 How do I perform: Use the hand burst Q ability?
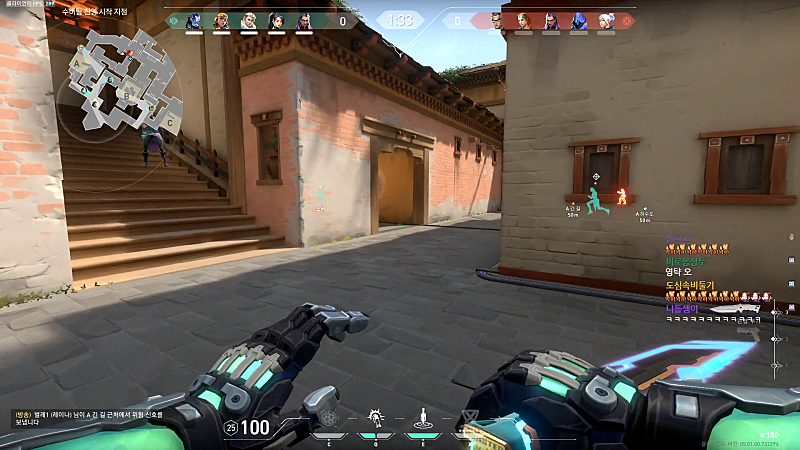[376, 418]
